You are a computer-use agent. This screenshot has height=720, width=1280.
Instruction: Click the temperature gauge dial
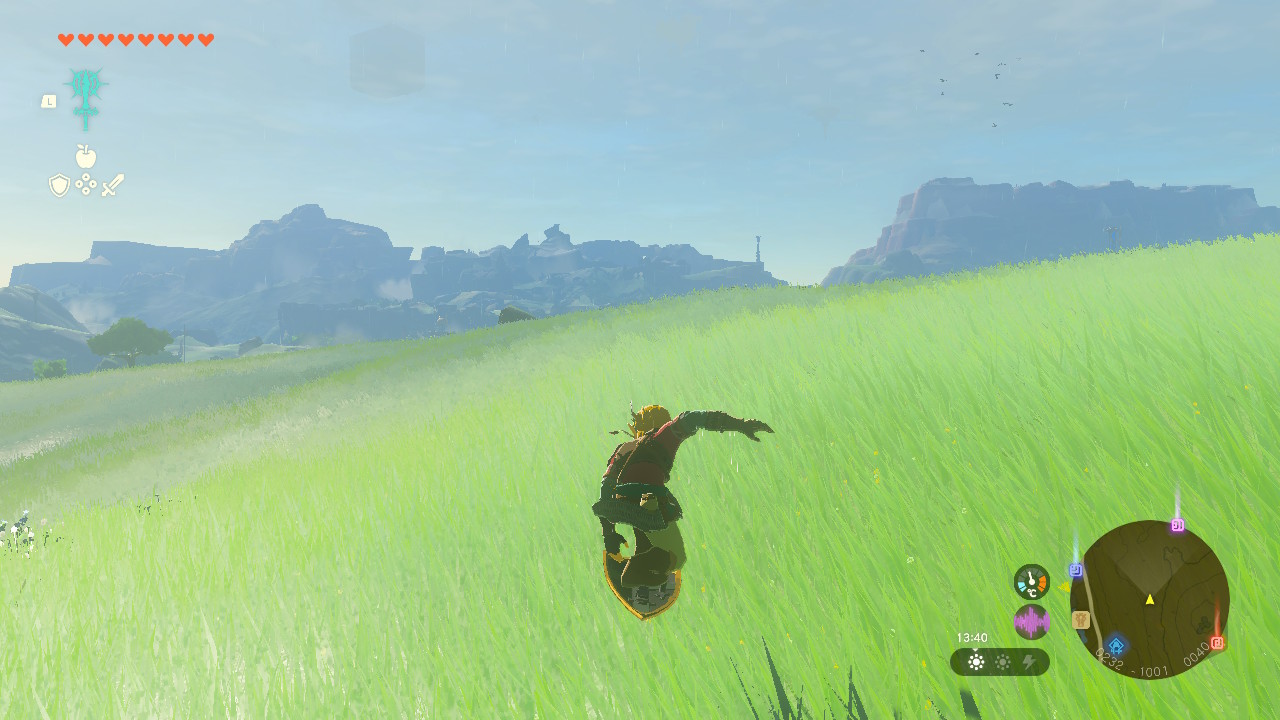[x=1032, y=580]
